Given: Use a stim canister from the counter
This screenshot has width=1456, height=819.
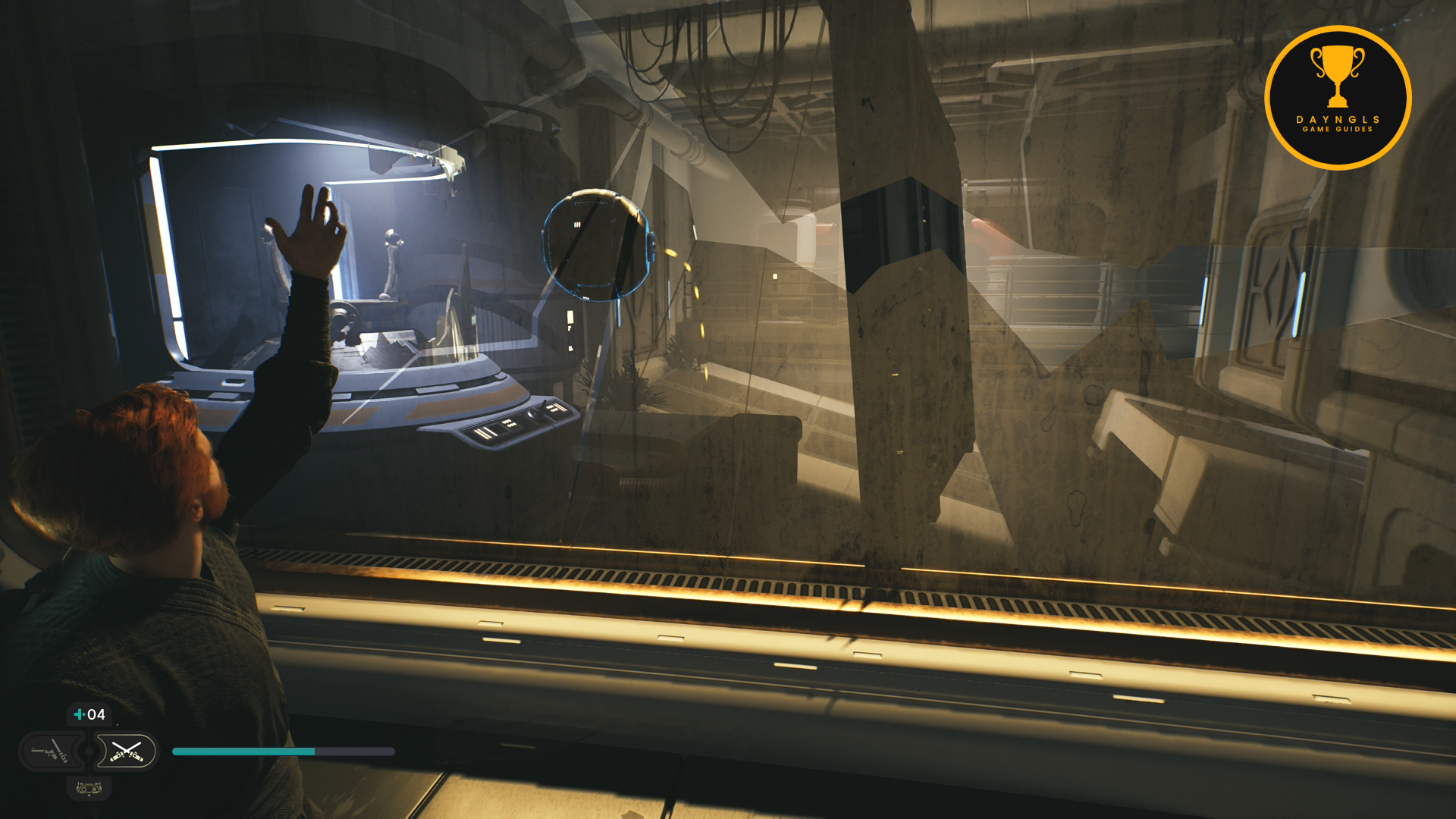Looking at the screenshot, I should 89,714.
